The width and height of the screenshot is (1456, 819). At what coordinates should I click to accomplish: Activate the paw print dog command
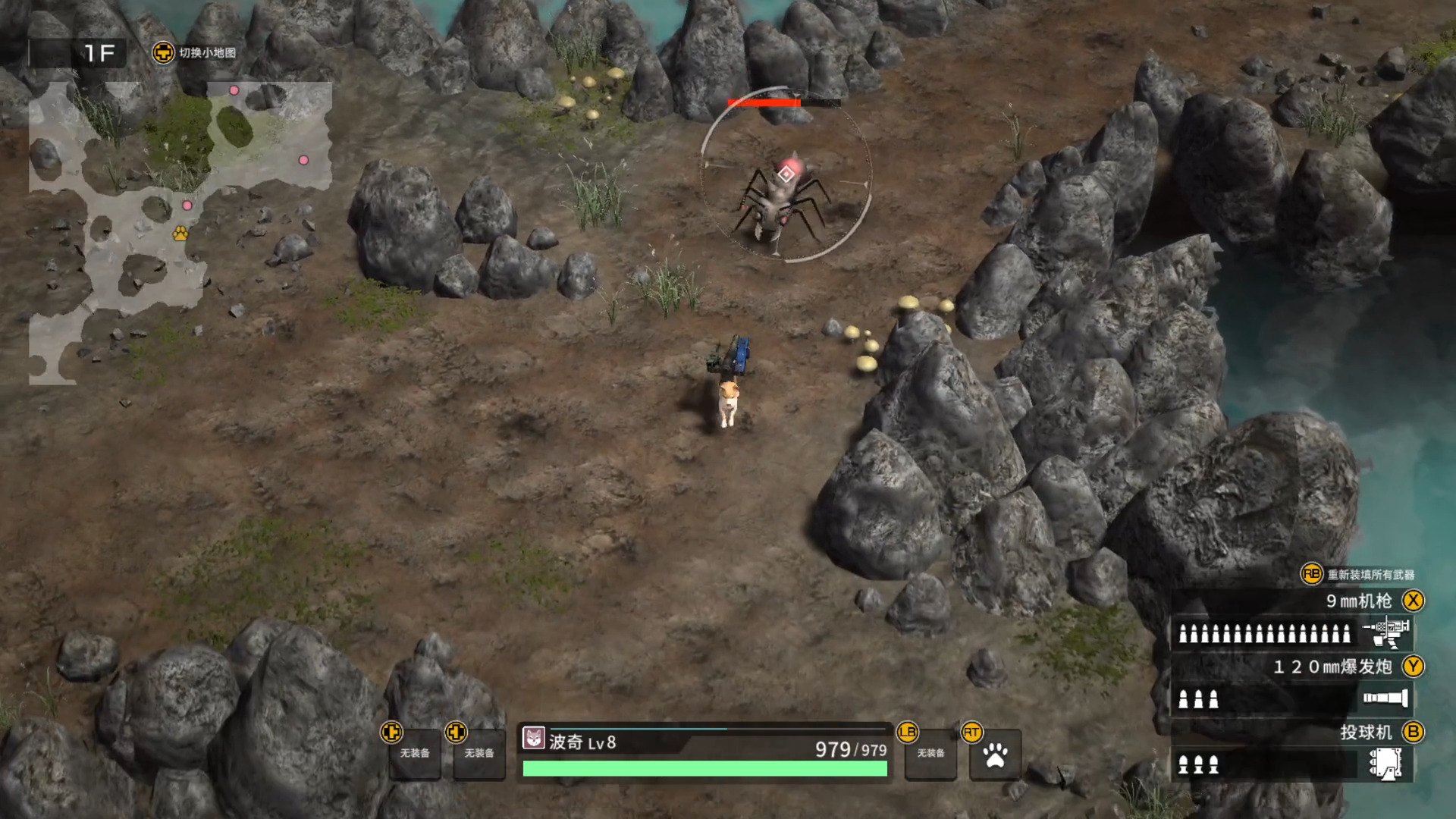[995, 755]
